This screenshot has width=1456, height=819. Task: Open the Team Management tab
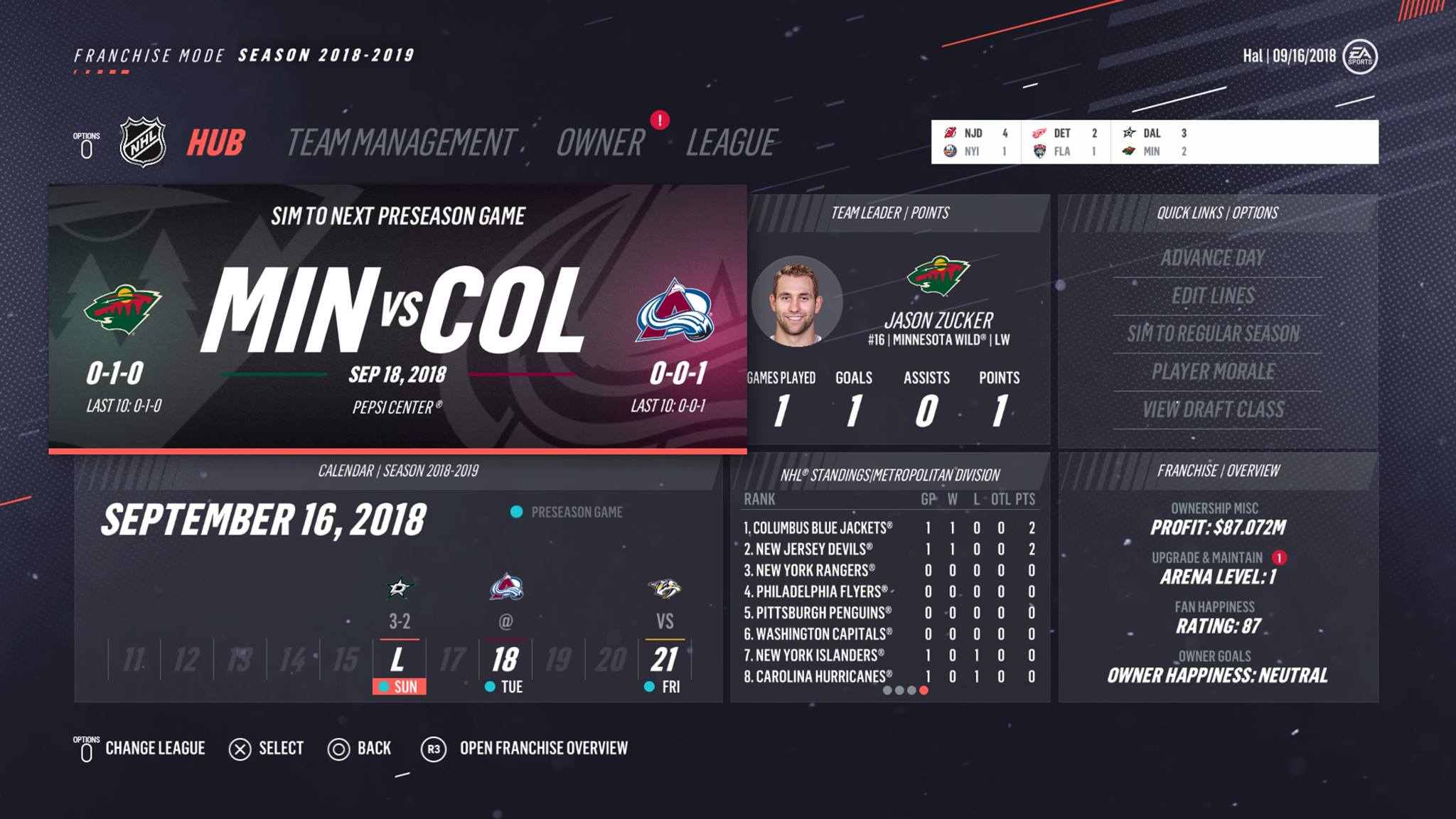(x=400, y=143)
